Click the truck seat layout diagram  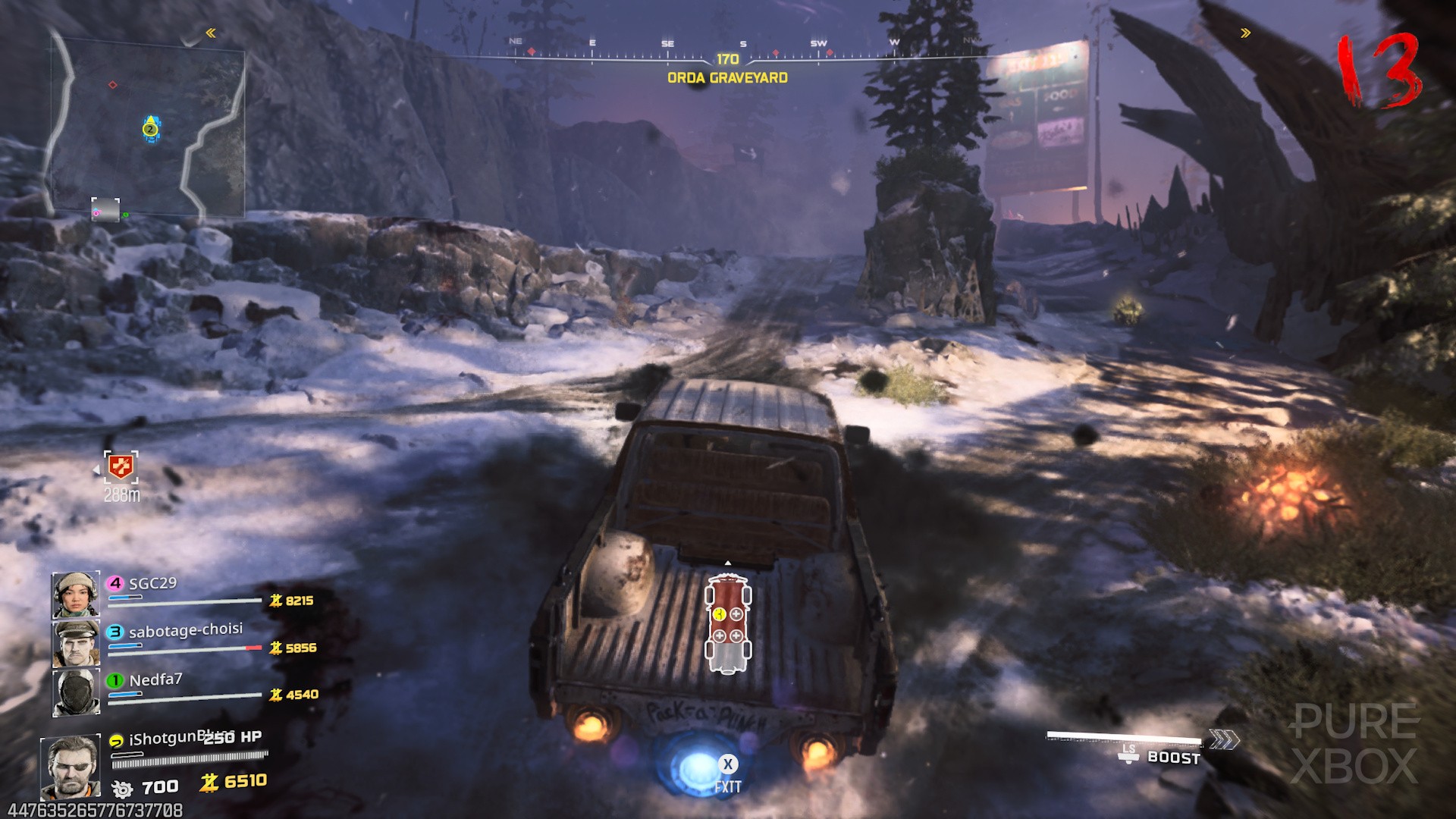point(728,623)
